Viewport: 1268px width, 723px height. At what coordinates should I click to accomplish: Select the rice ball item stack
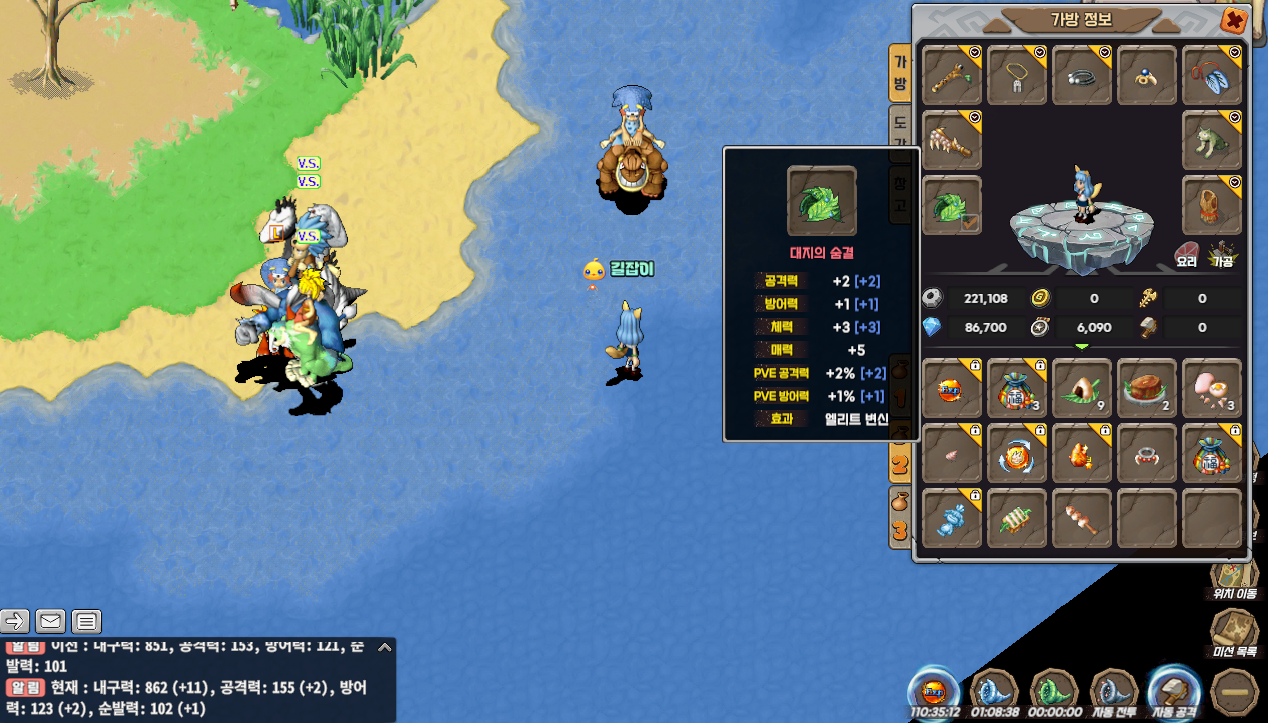tap(1082, 389)
